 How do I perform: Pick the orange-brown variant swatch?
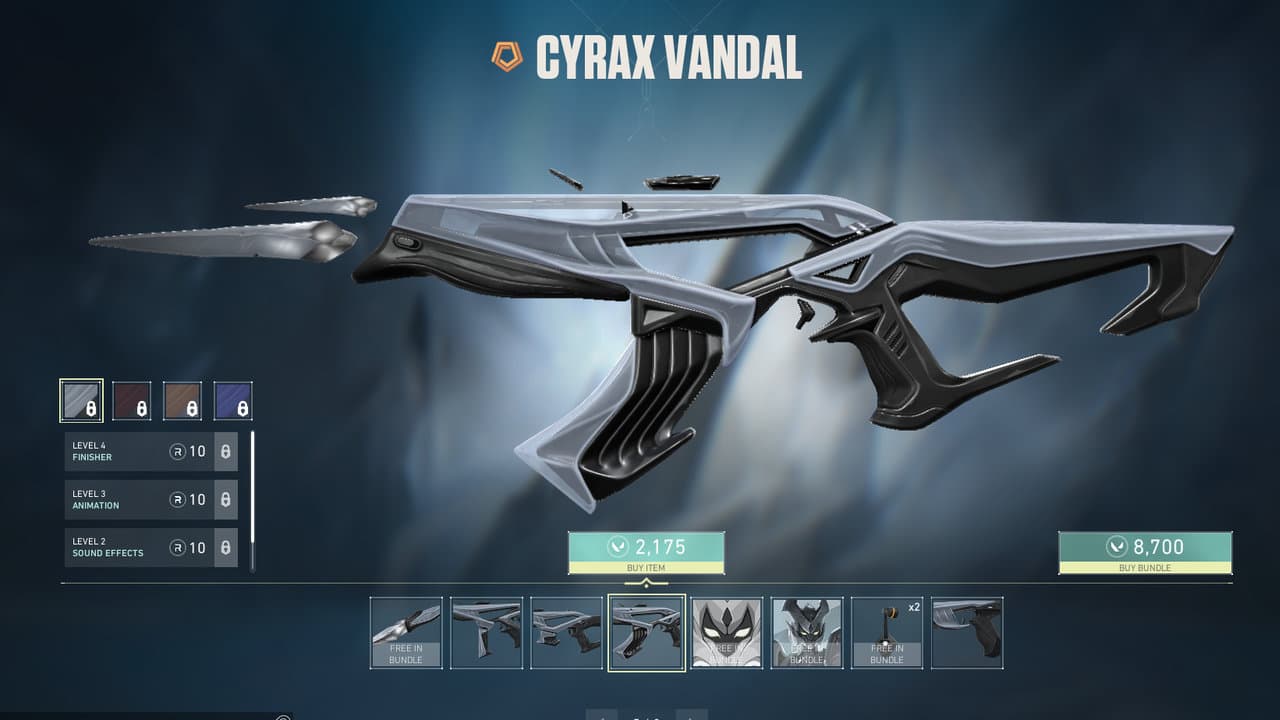(183, 400)
